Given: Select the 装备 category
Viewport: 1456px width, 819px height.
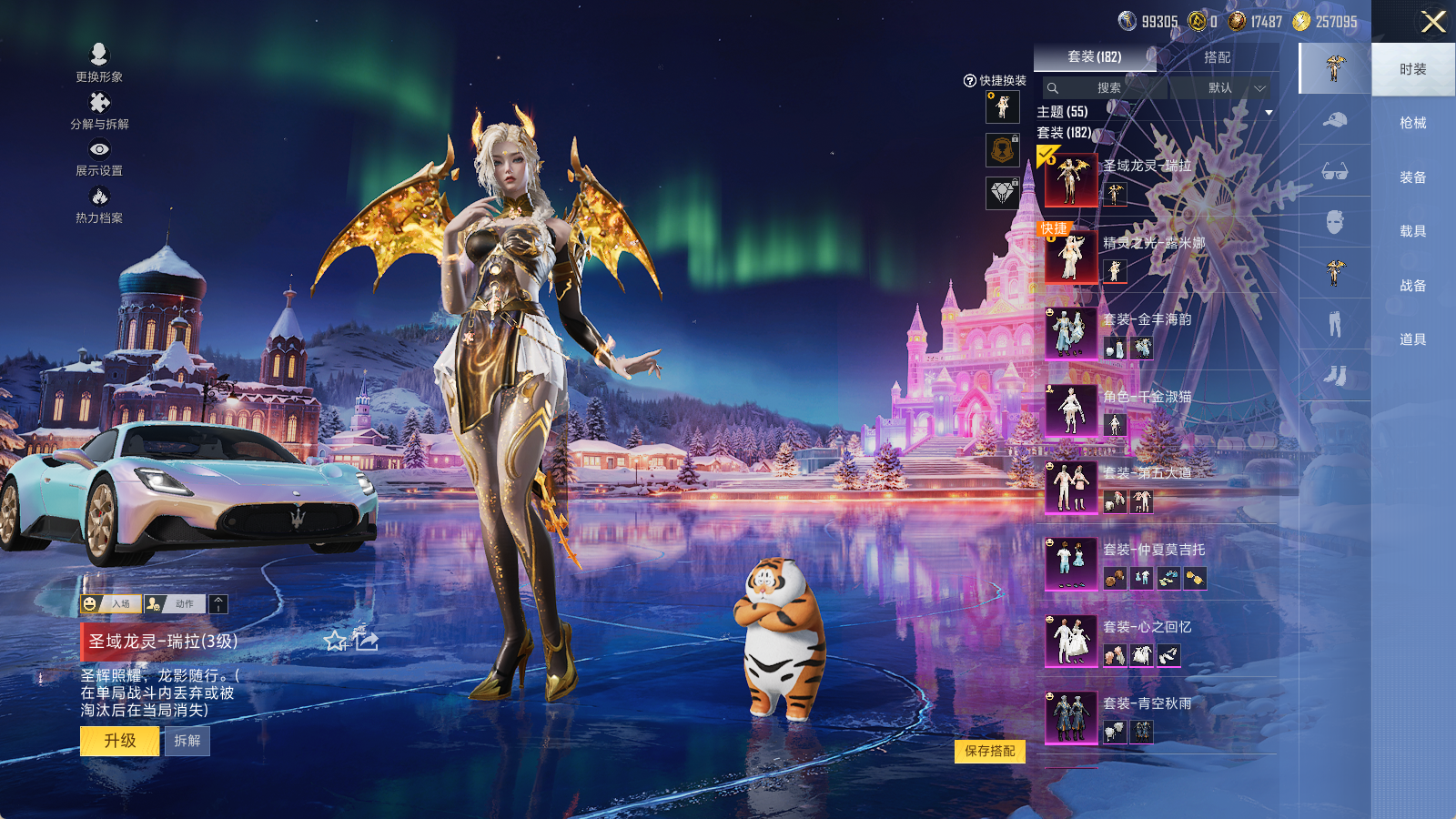Looking at the screenshot, I should pyautogui.click(x=1412, y=177).
